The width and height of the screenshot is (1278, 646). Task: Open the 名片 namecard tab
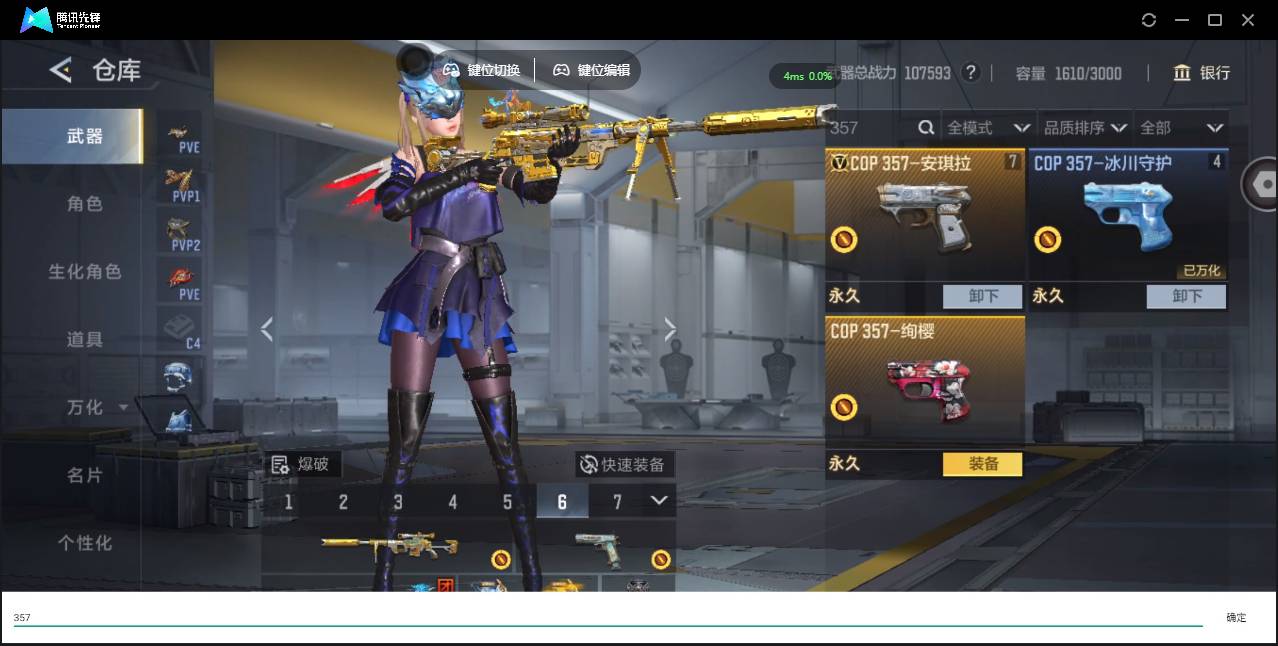[85, 475]
